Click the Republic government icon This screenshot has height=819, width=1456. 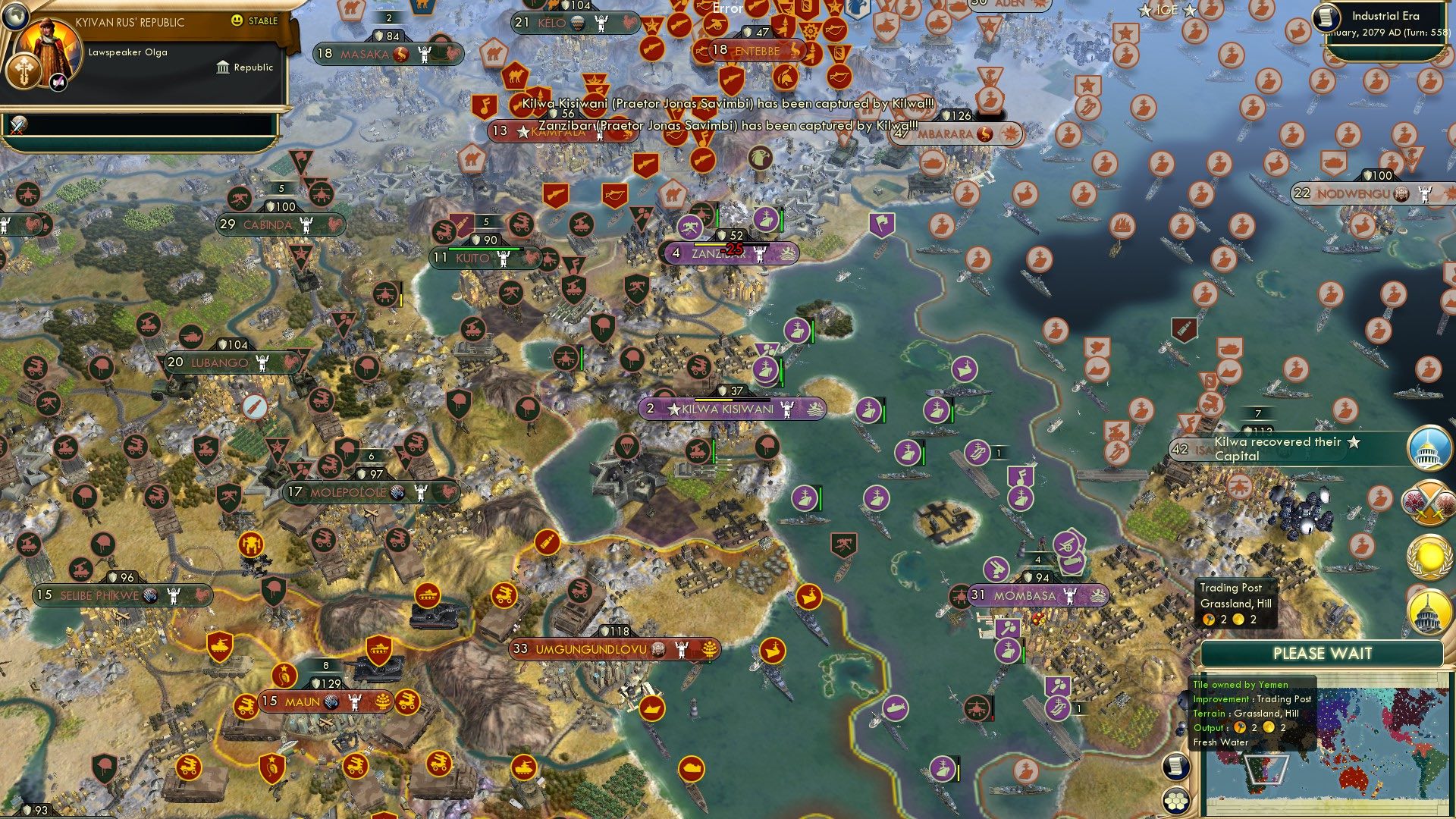pos(223,67)
